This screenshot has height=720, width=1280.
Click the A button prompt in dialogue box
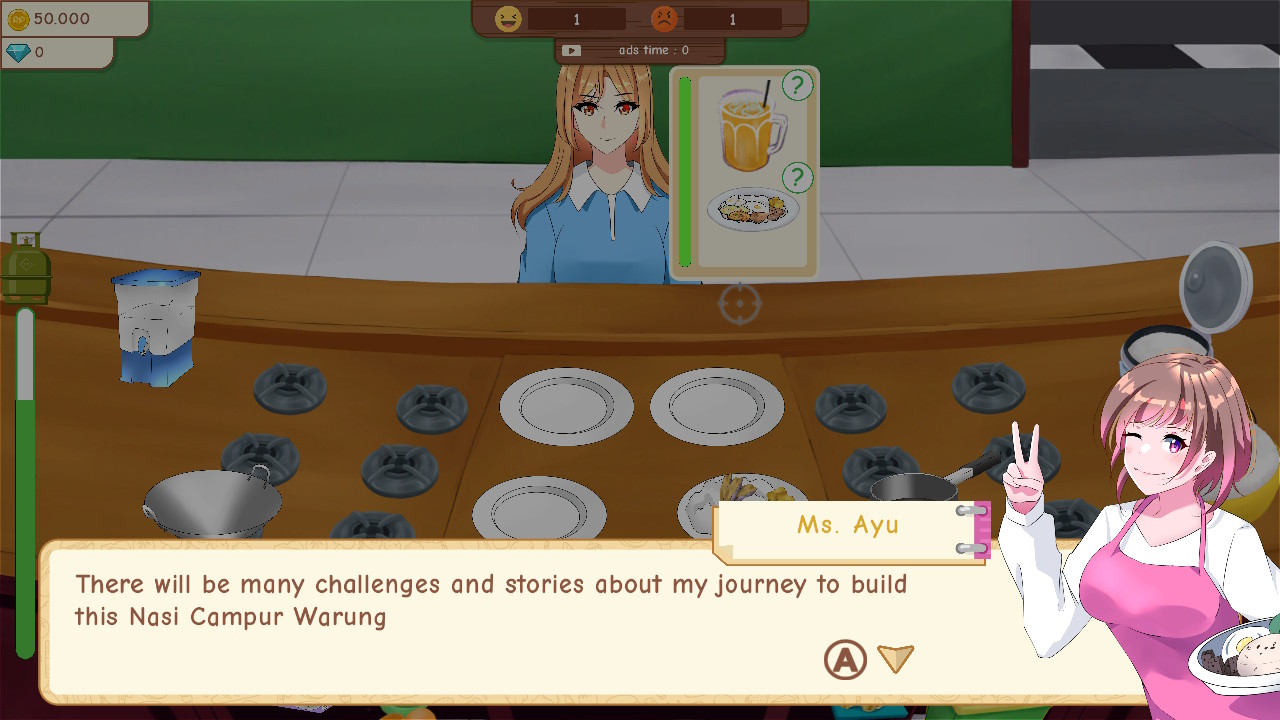pos(845,658)
